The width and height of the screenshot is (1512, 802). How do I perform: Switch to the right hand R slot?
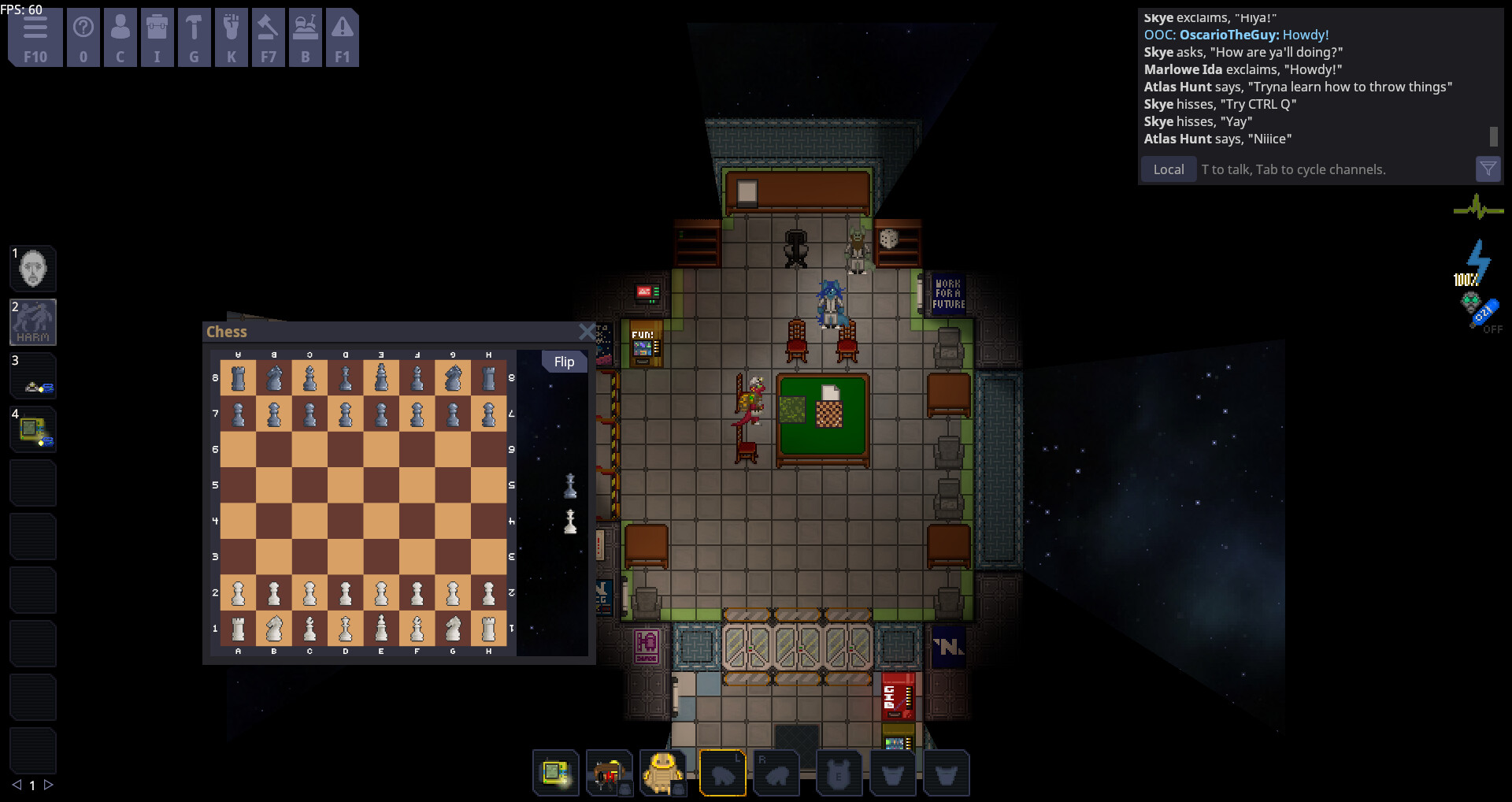click(776, 773)
